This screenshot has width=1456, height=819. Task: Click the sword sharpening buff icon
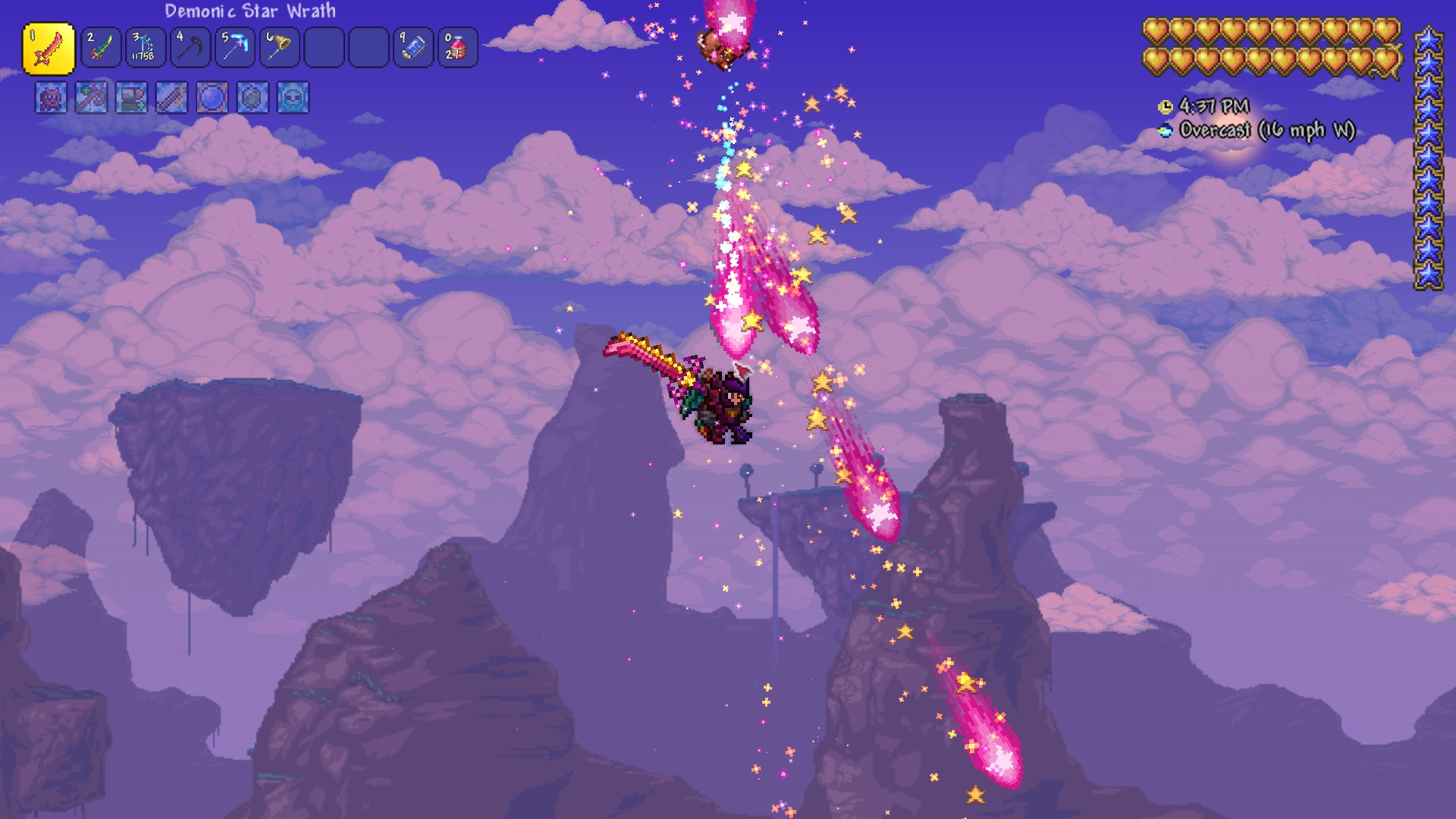tap(171, 98)
